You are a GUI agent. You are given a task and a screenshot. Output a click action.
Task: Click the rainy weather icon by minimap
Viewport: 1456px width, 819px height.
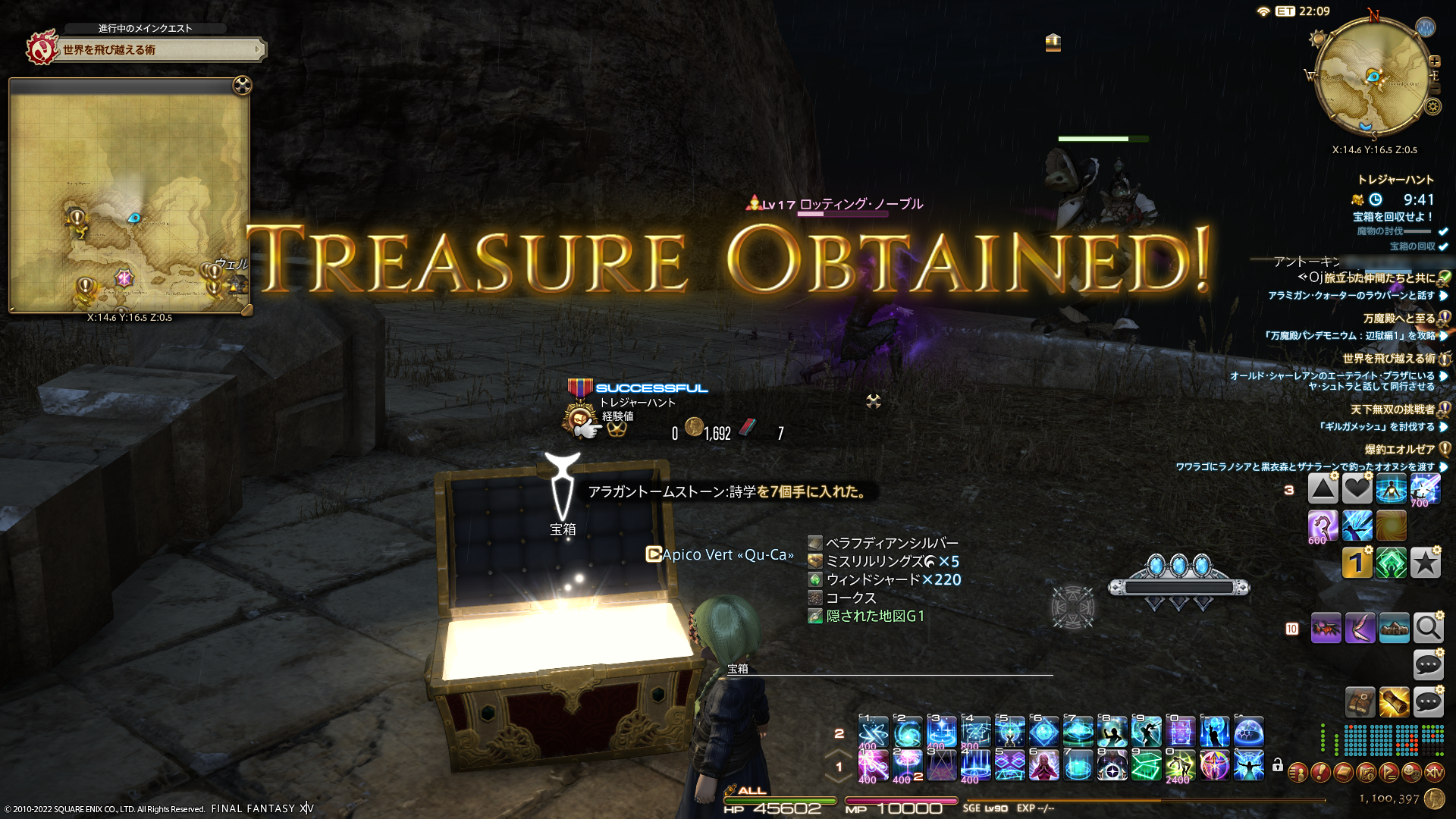tap(1426, 28)
